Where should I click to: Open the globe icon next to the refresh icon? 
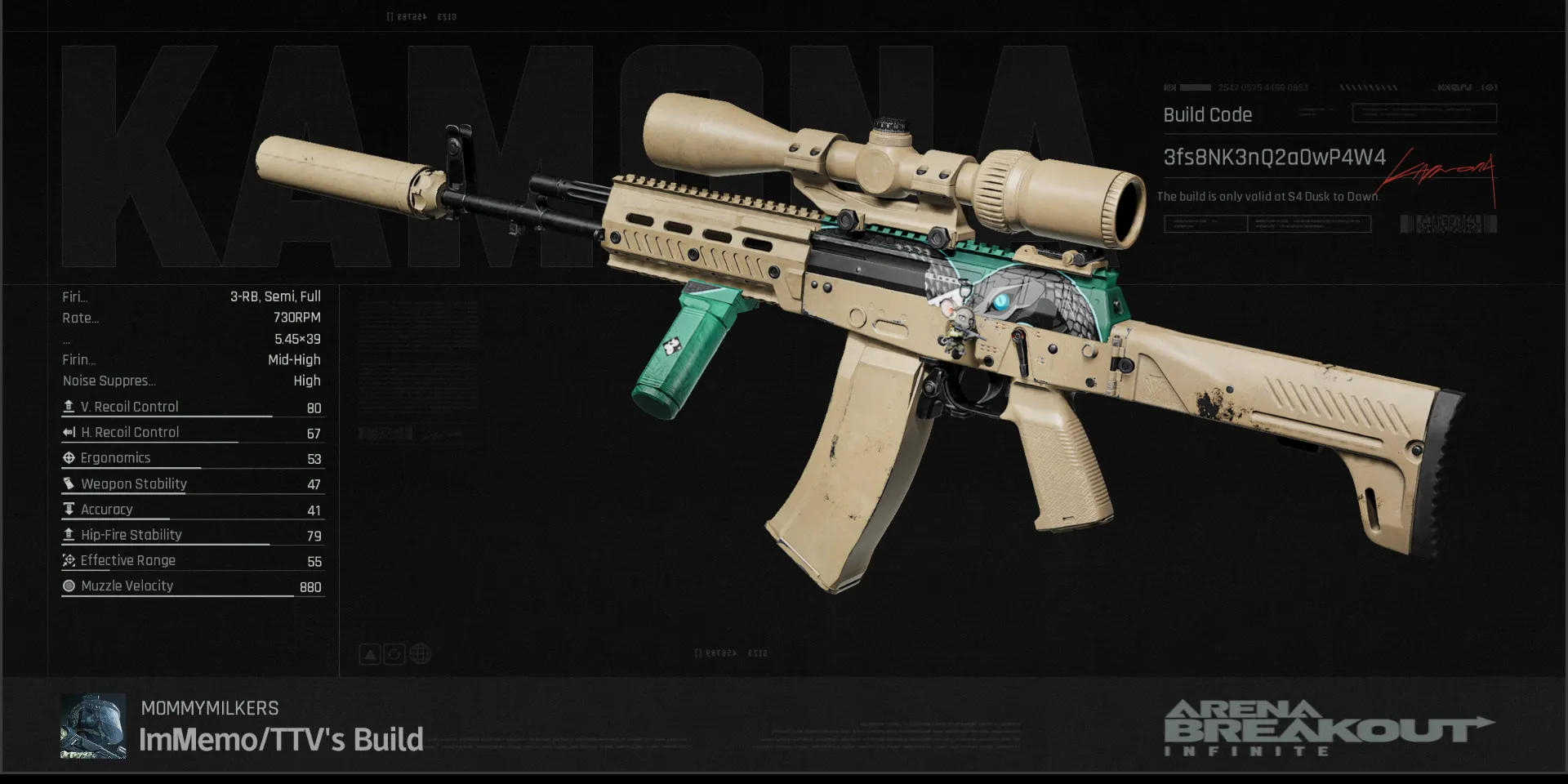click(x=419, y=653)
